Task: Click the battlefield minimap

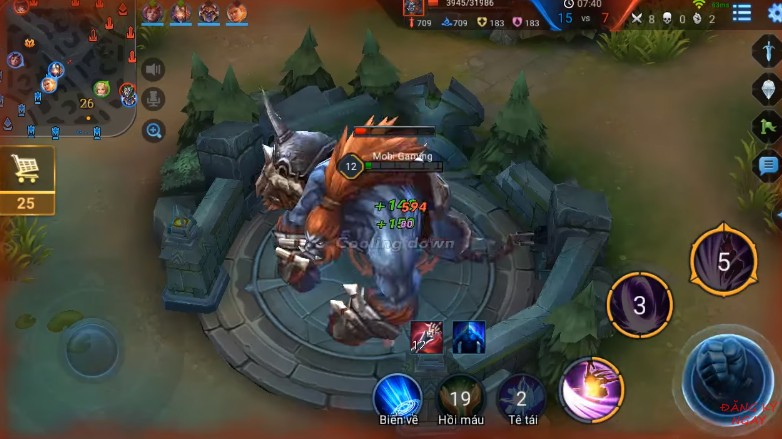Action: 68,68
